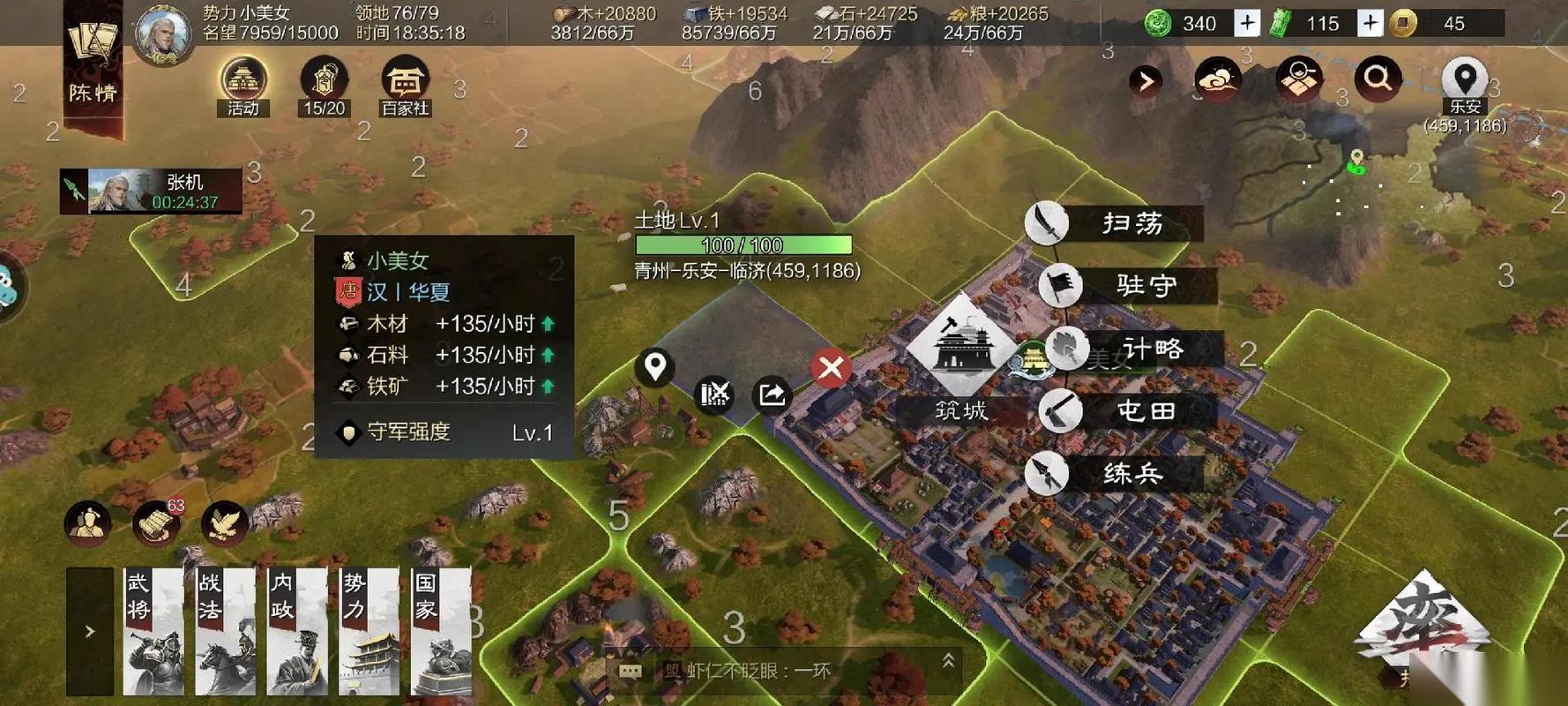Viewport: 1568px width, 706px height.
Task: Open the 国家 nation tab
Action: click(441, 631)
